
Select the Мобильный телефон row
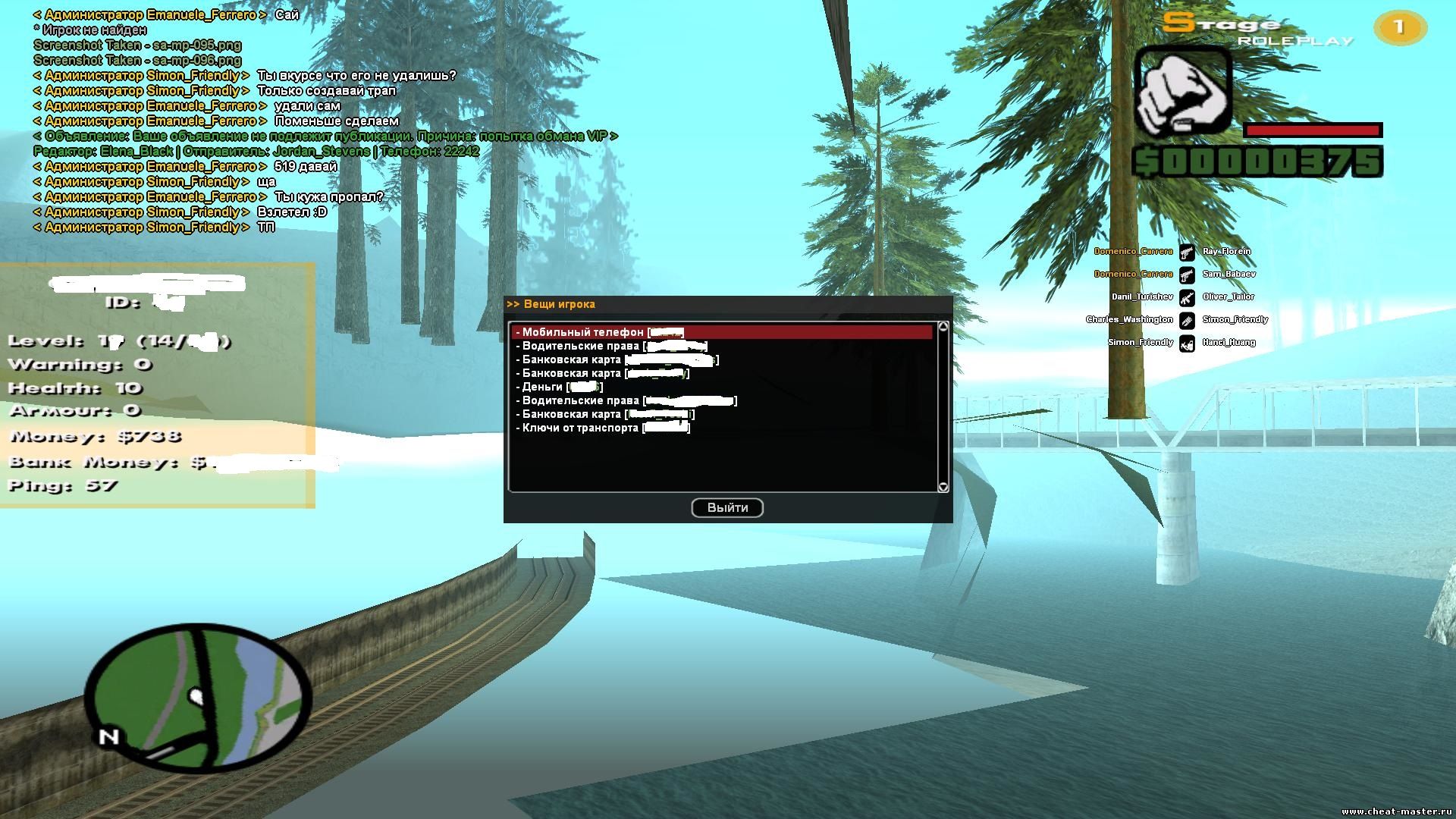coord(599,332)
